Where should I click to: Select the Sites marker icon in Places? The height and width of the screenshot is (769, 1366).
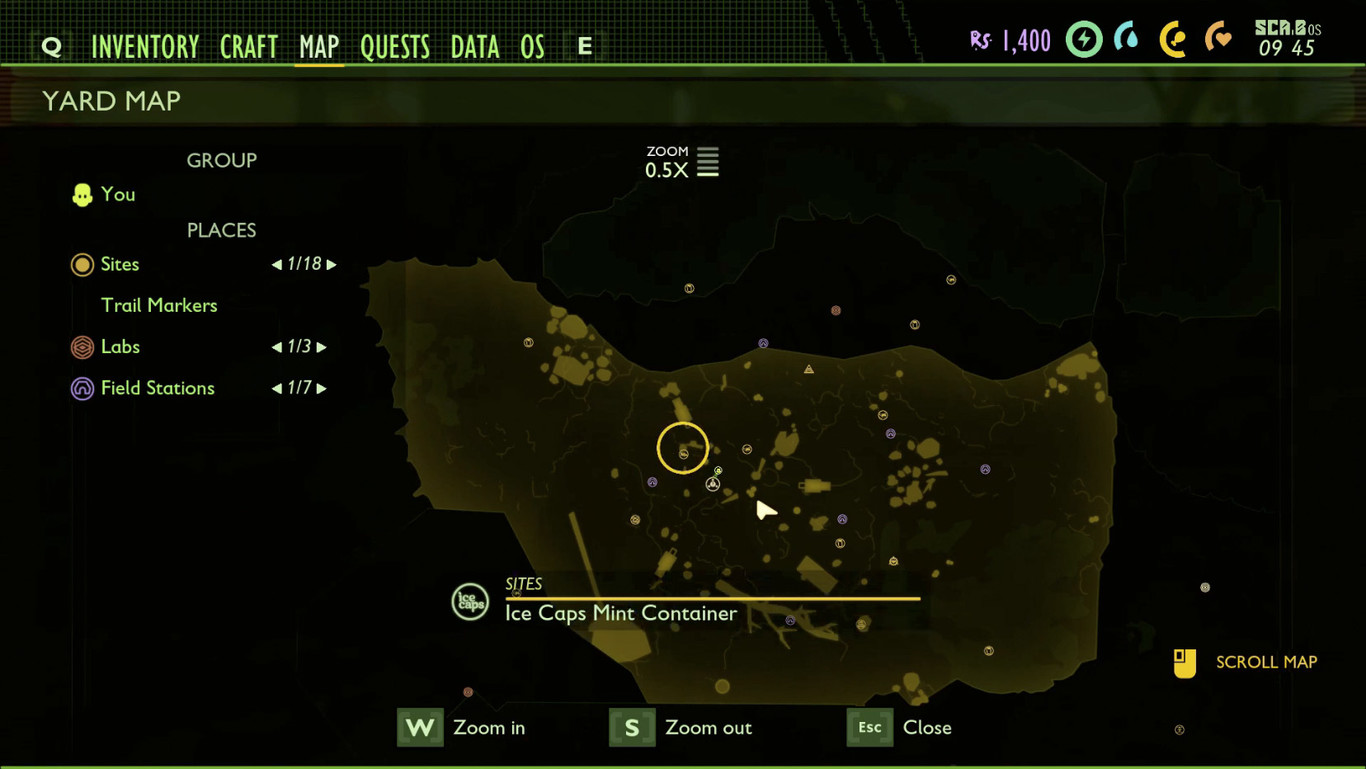82,264
